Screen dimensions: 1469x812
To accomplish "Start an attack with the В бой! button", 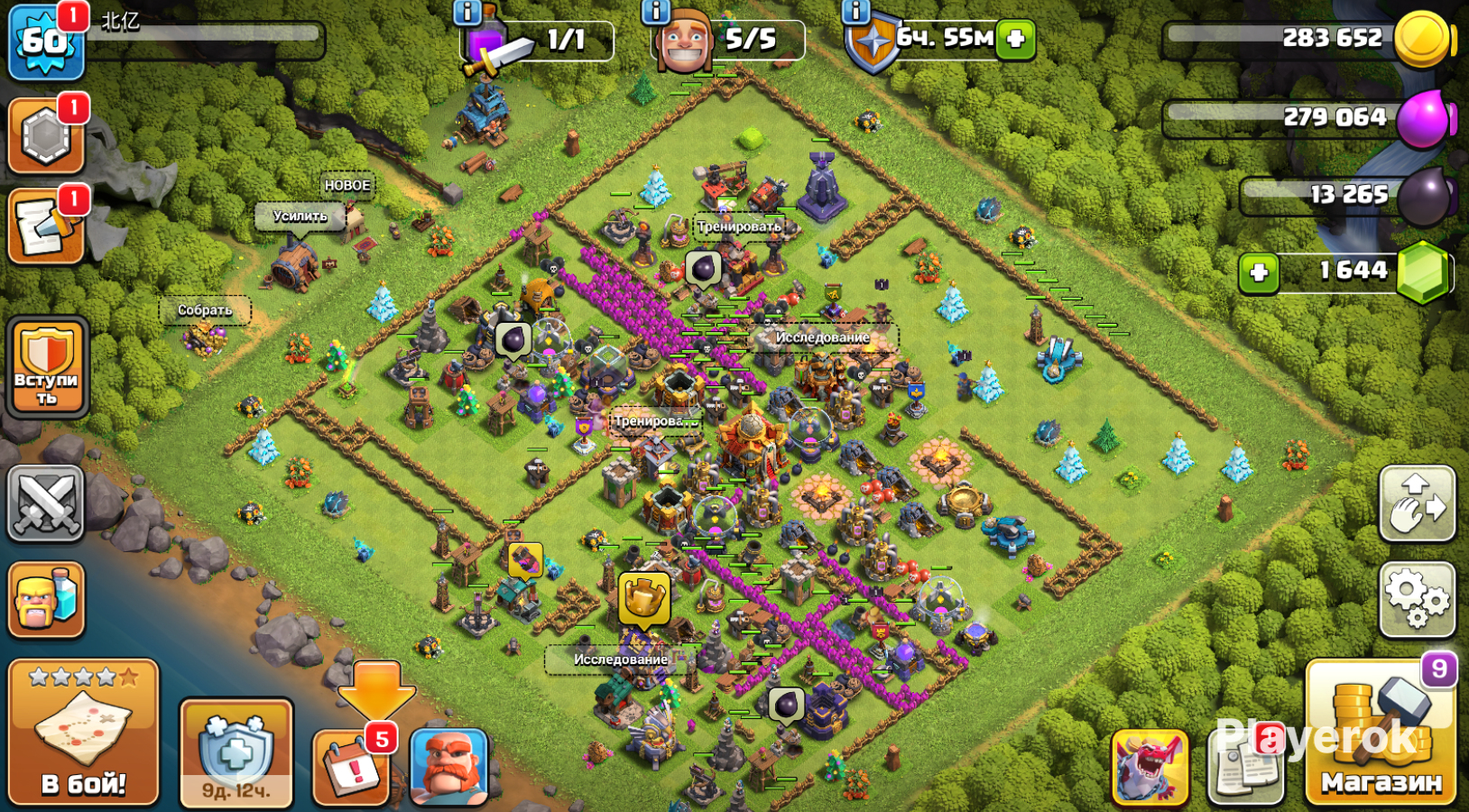I will tap(83, 732).
